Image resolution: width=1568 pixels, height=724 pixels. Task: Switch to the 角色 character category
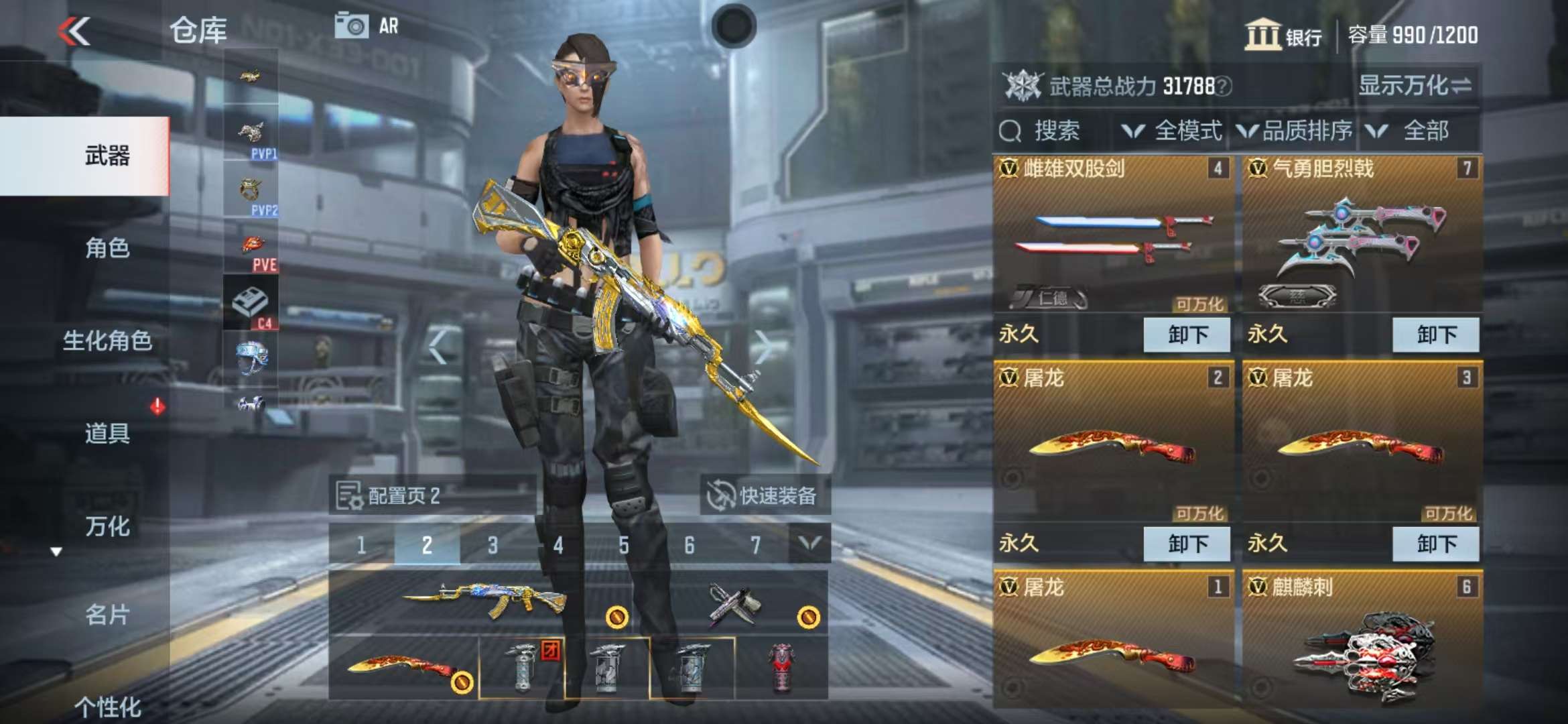[x=107, y=249]
